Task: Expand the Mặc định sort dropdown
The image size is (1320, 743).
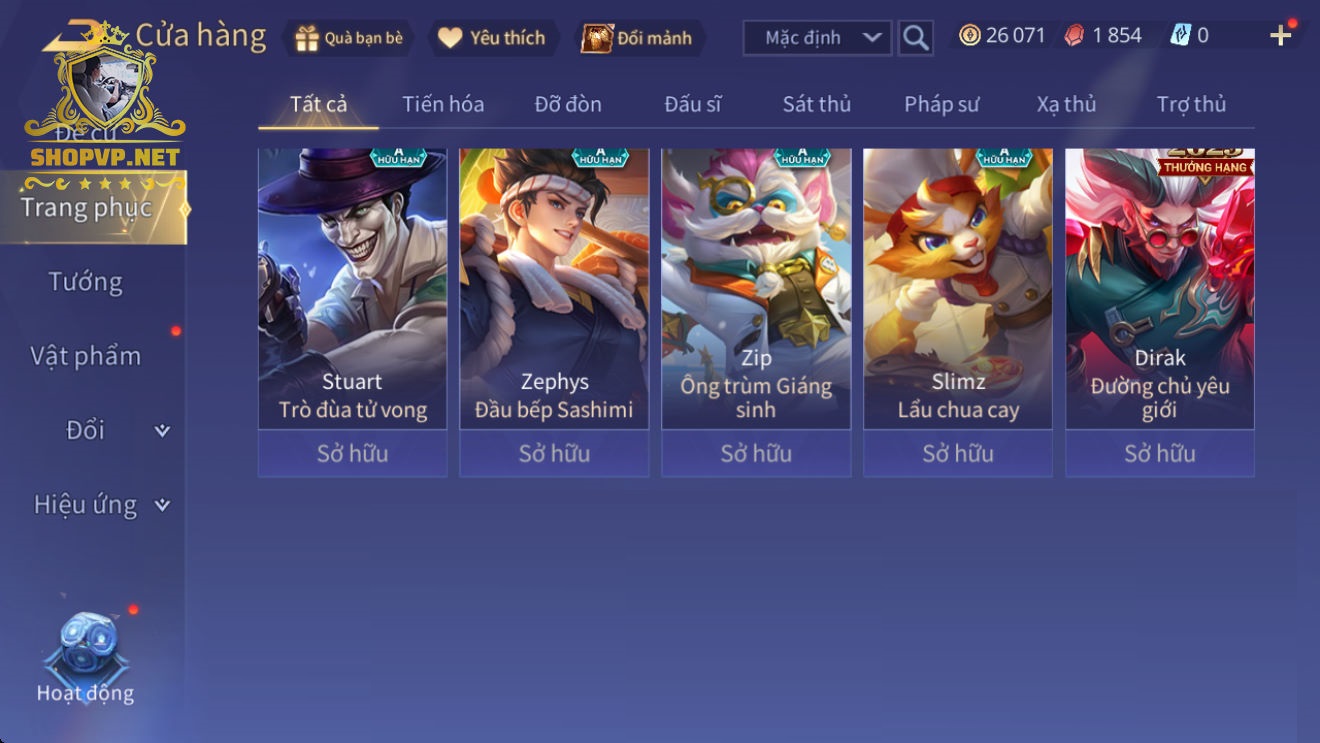Action: 816,38
